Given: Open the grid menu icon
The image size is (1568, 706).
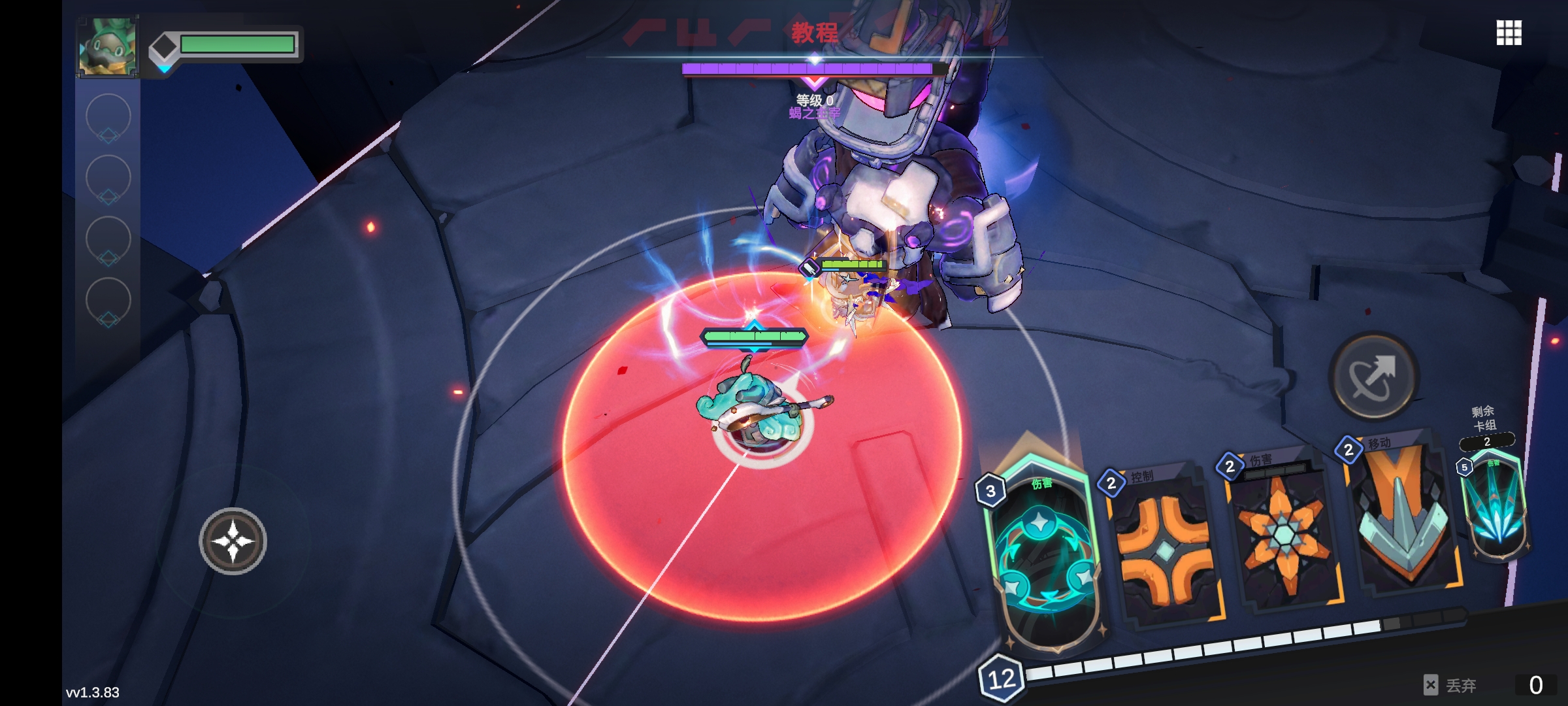Looking at the screenshot, I should coord(1509,33).
